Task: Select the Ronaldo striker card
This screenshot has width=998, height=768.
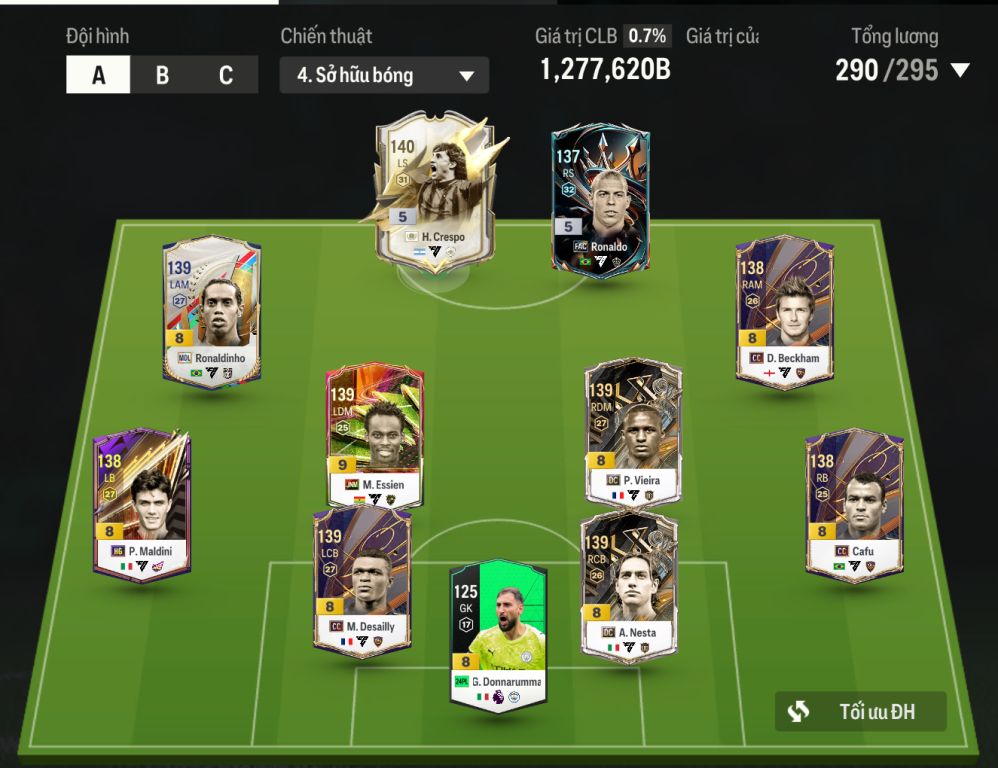Action: (x=599, y=200)
